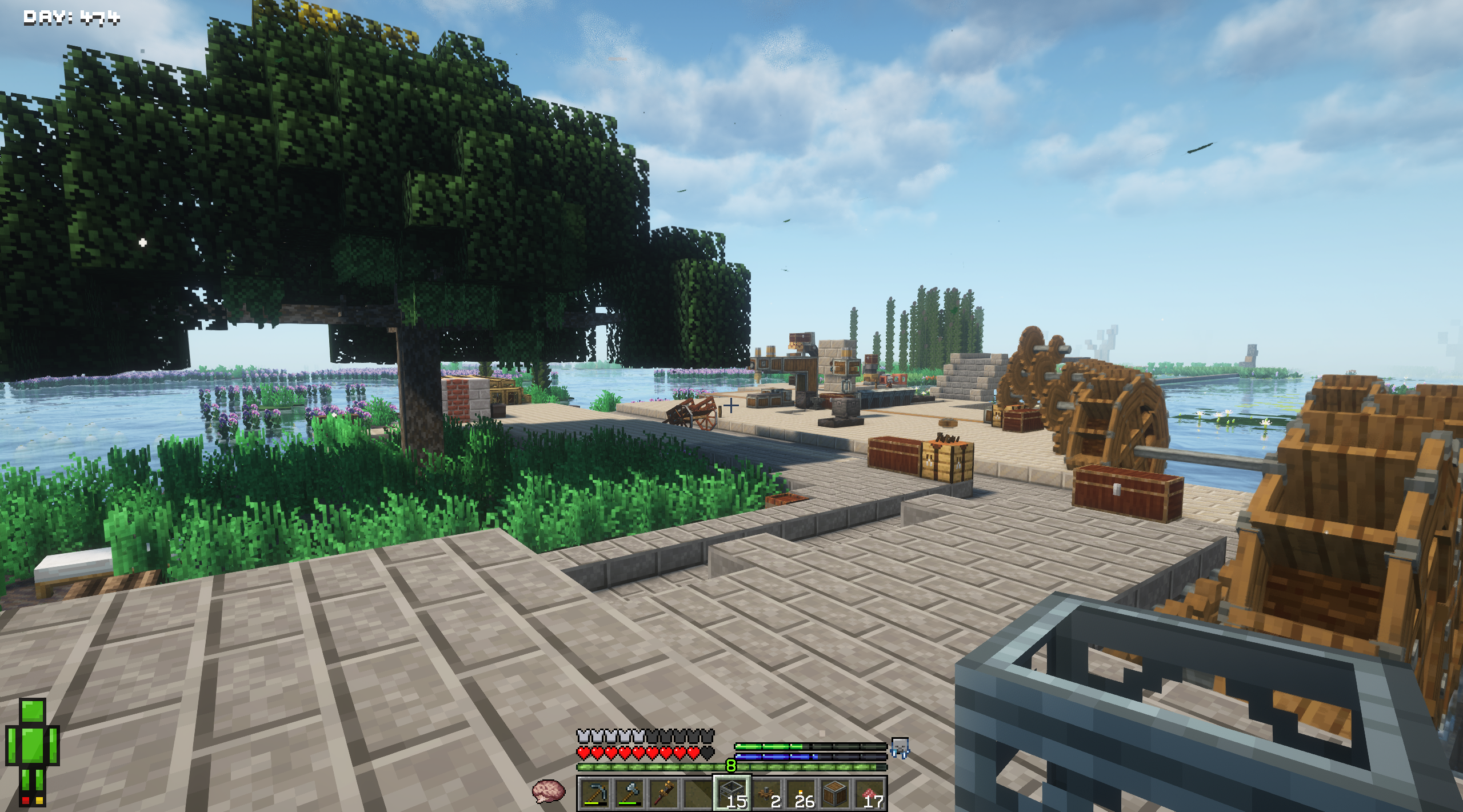Image resolution: width=1463 pixels, height=812 pixels.
Task: Choose the wrench in the hotbar
Action: (x=664, y=793)
